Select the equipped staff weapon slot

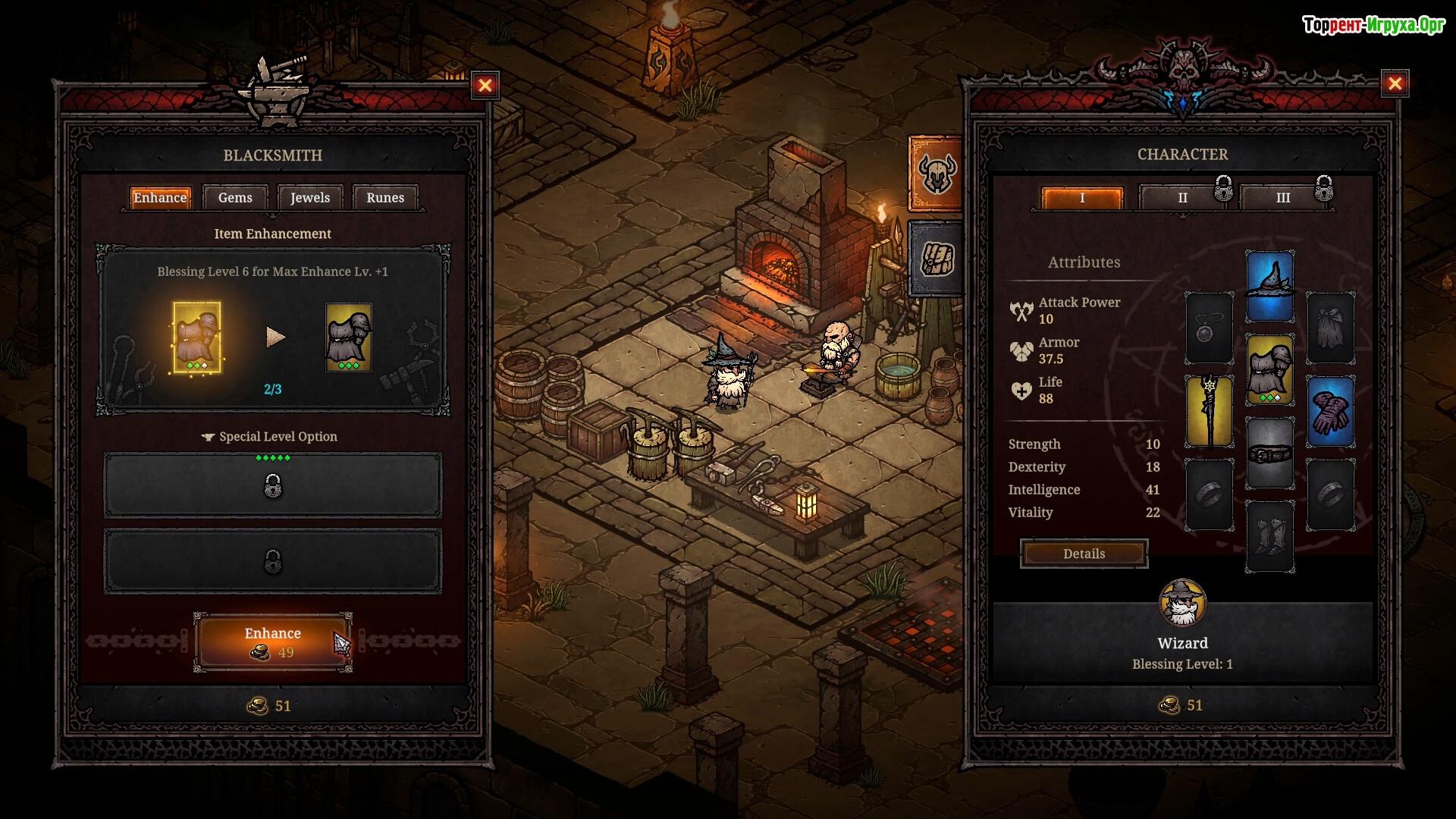pos(1210,411)
